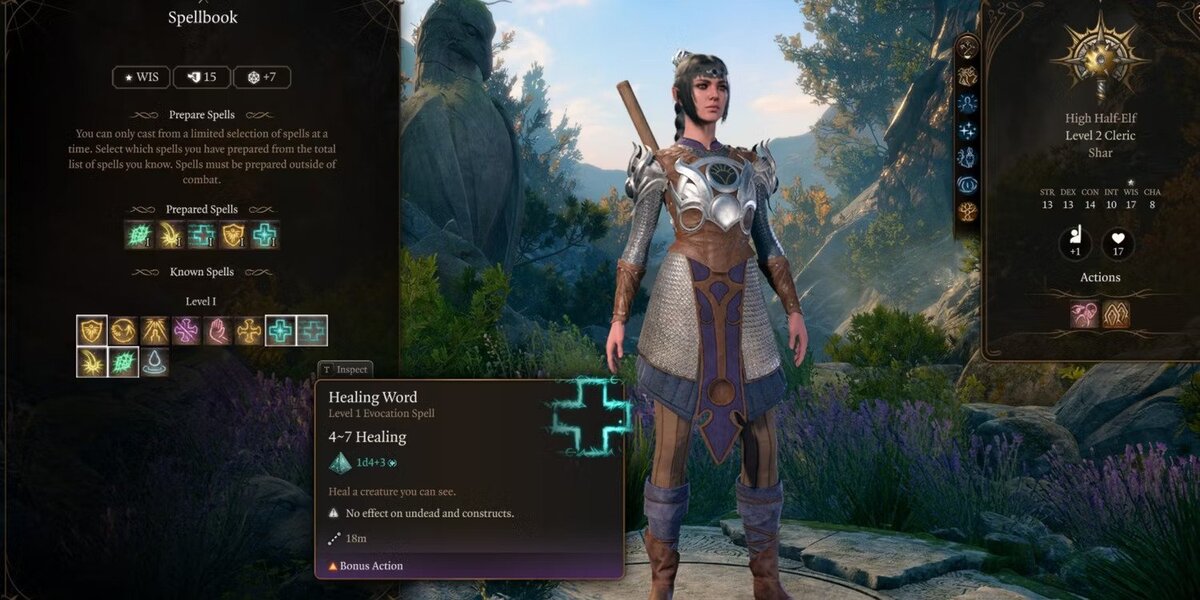The width and height of the screenshot is (1200, 600).
Task: Choose the golden shield spell under Known Spells
Action: [x=92, y=331]
